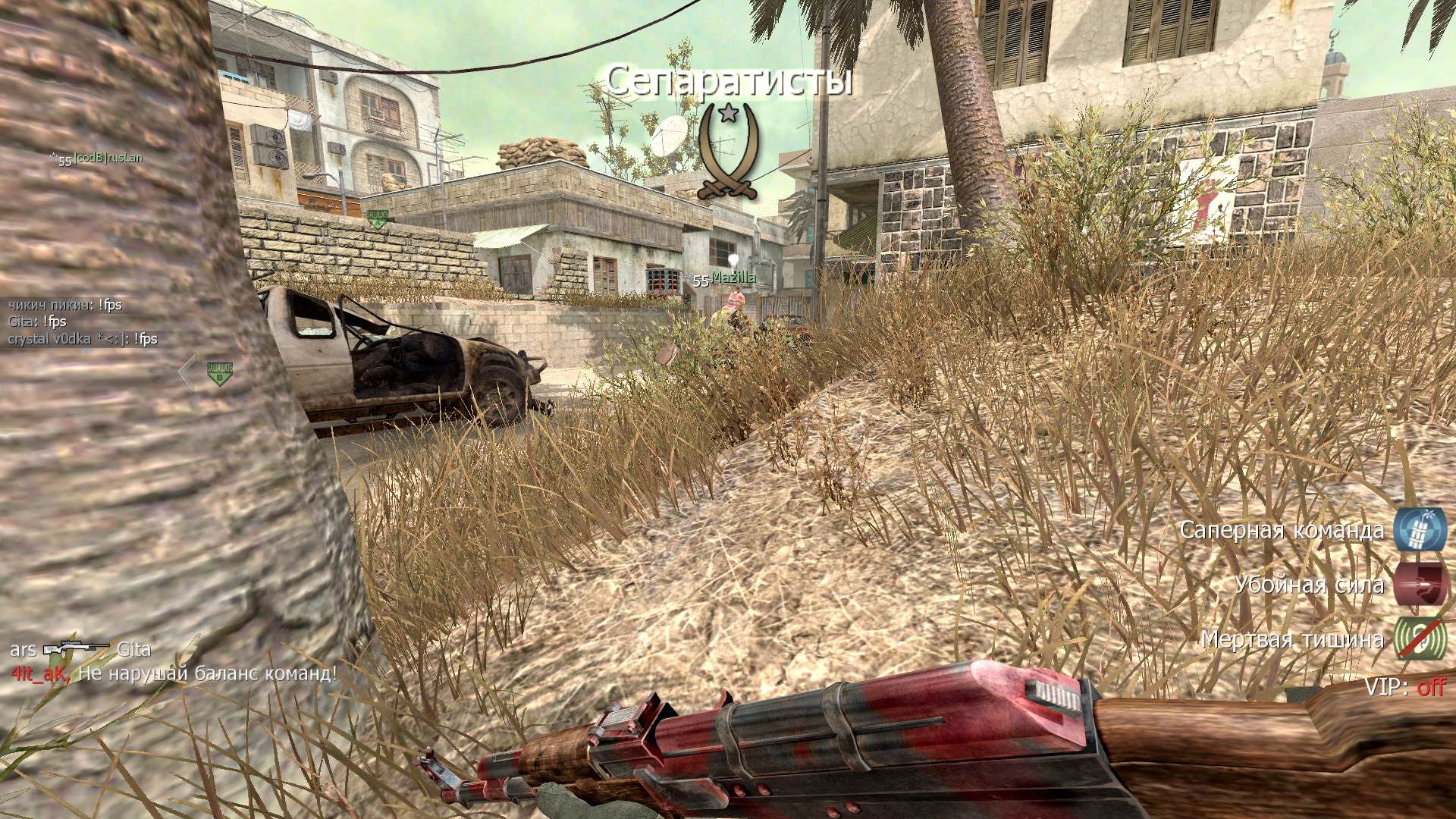The image size is (1456, 819).
Task: Click the [codB]rusLan player name tag
Action: (x=108, y=158)
